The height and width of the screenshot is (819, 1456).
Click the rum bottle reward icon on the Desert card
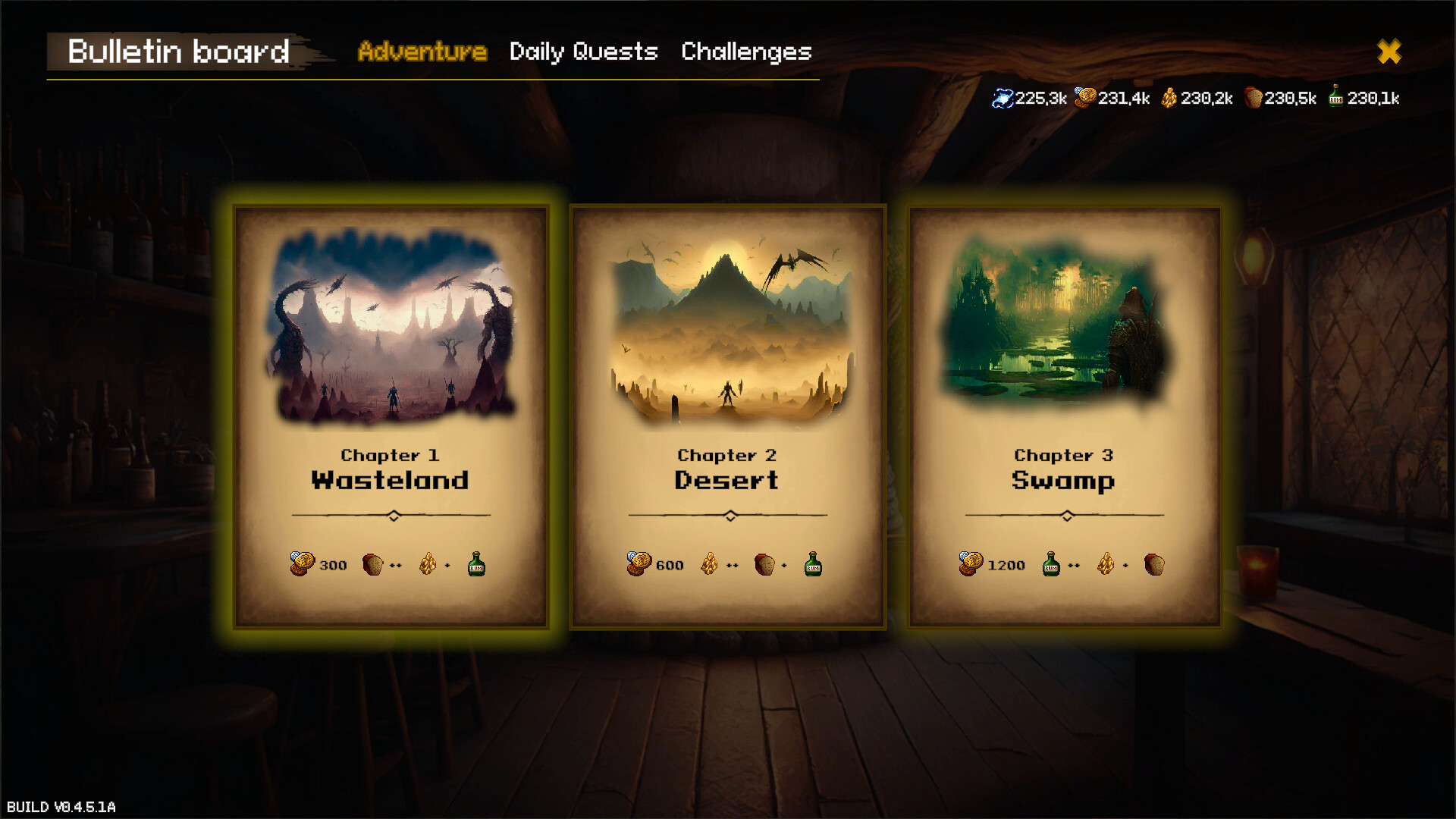pos(811,564)
